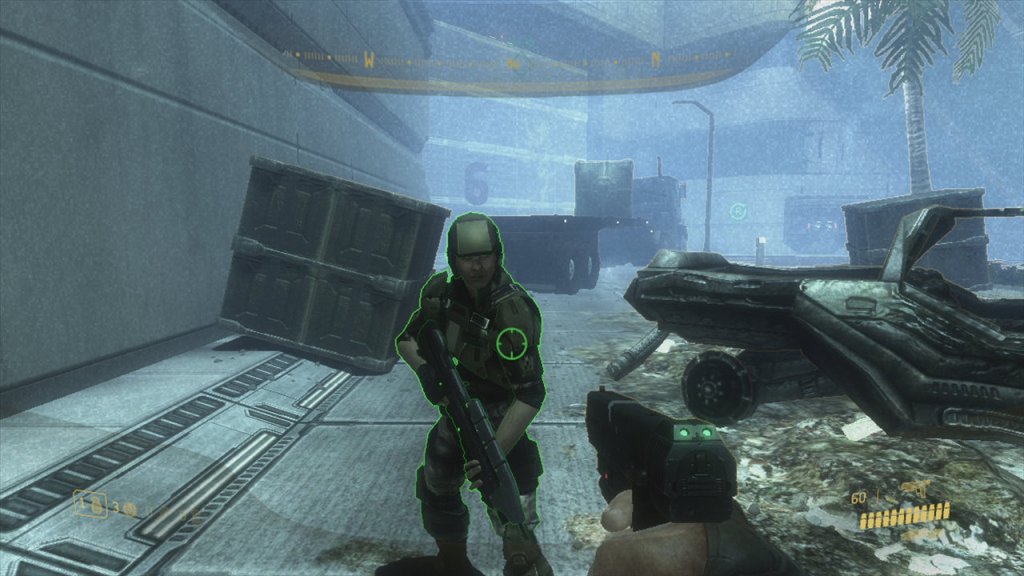
Task: Select the frag grenade slot
Action: coord(93,505)
